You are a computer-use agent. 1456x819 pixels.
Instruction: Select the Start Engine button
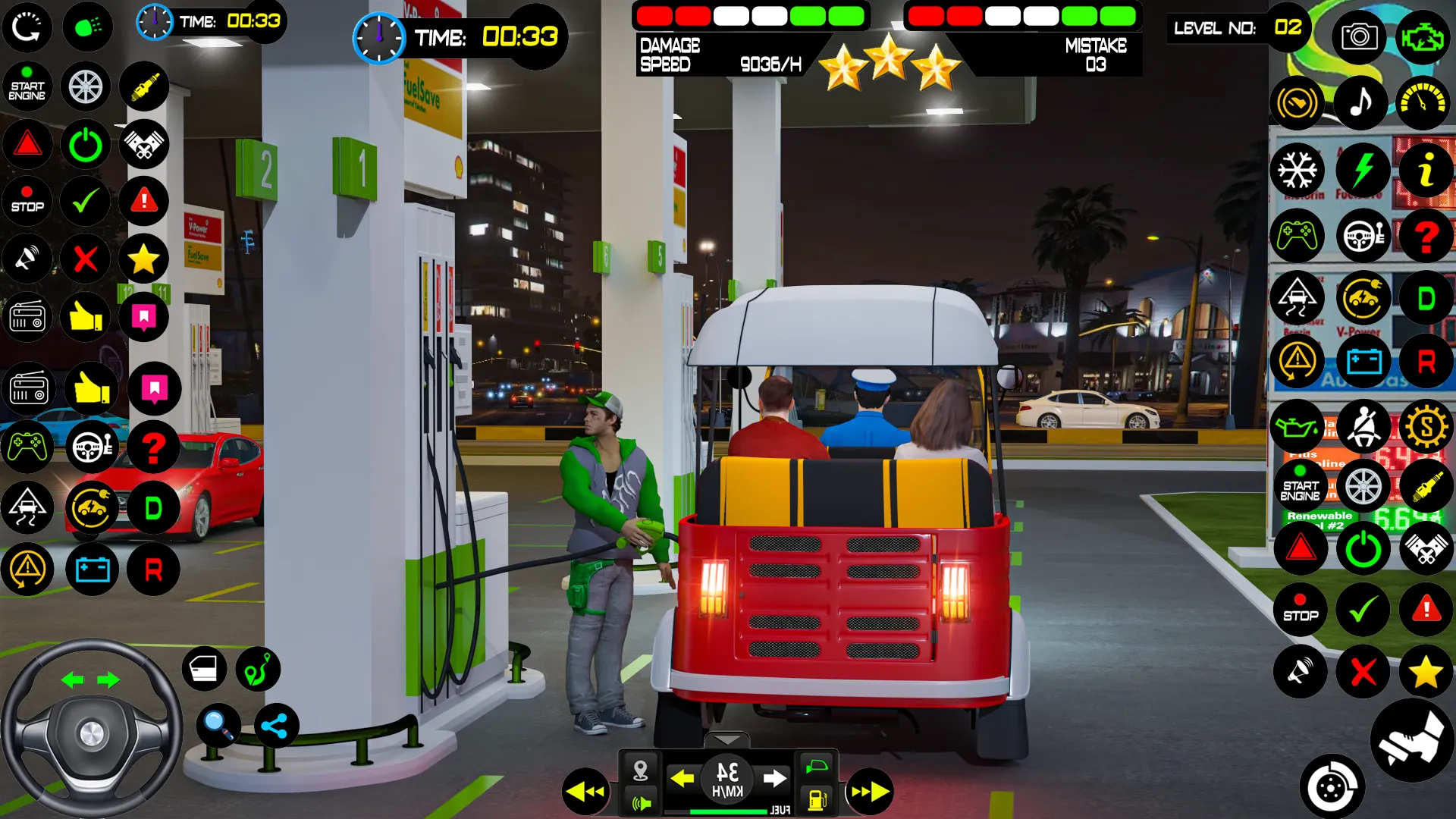[27, 87]
